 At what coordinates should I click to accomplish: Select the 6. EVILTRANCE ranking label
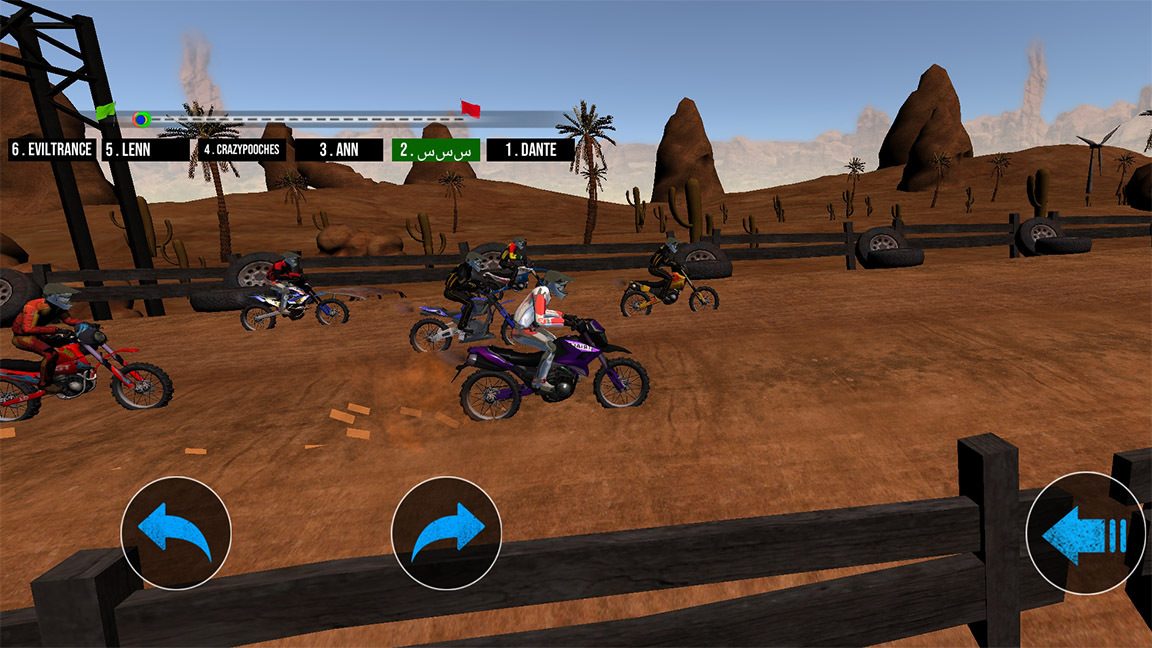[51, 150]
